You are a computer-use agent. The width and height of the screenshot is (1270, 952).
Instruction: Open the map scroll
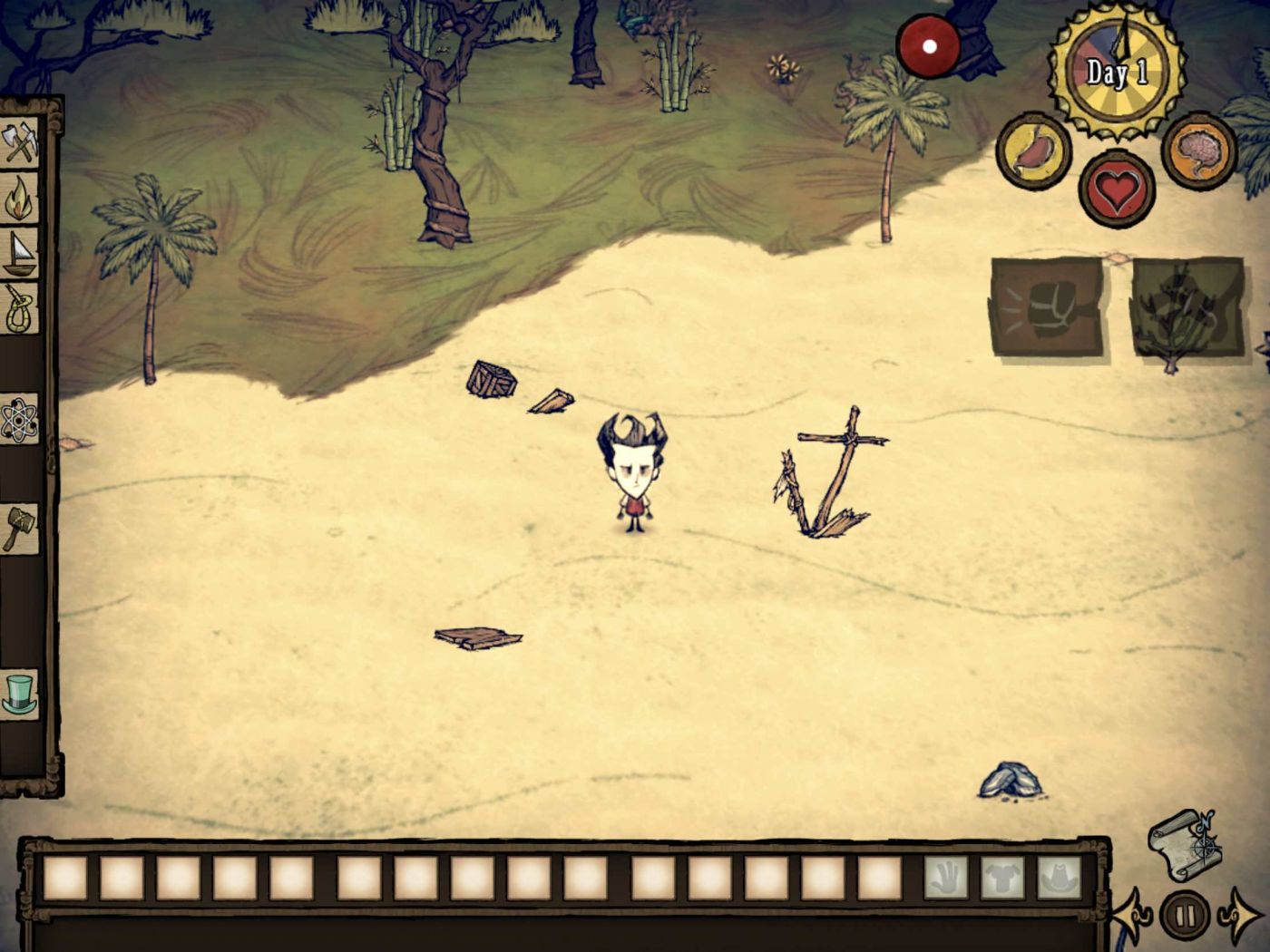[x=1185, y=843]
